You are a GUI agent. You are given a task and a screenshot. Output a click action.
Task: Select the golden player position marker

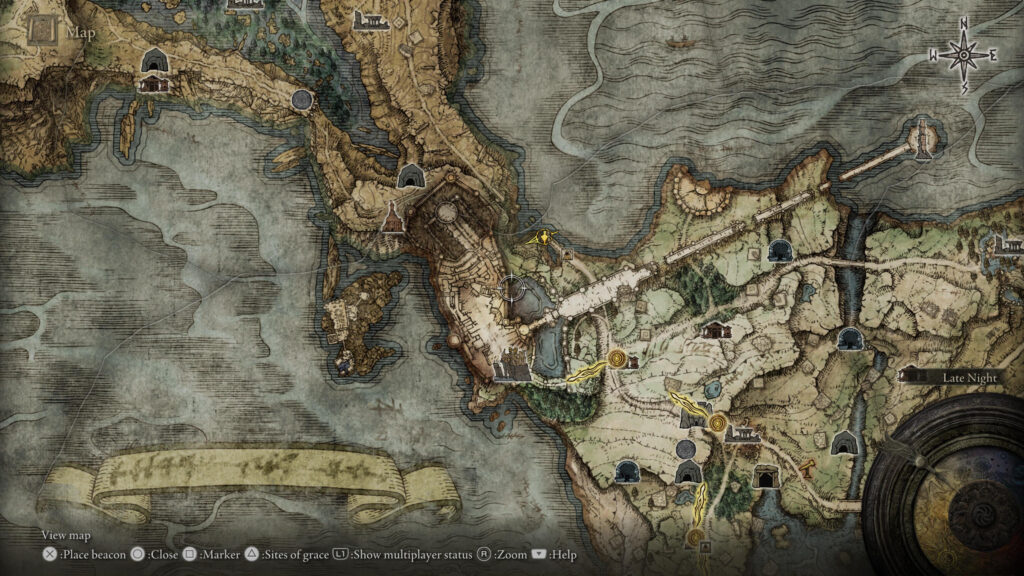coord(543,238)
